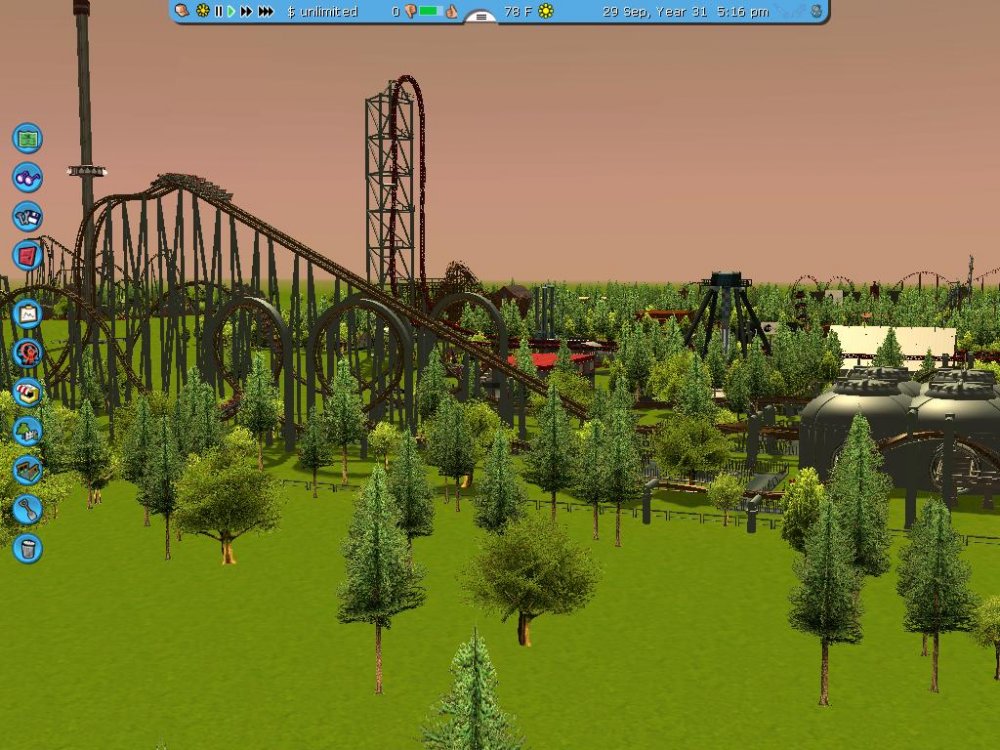Activate the trash can delete tool
The image size is (1000, 750).
pyautogui.click(x=27, y=548)
